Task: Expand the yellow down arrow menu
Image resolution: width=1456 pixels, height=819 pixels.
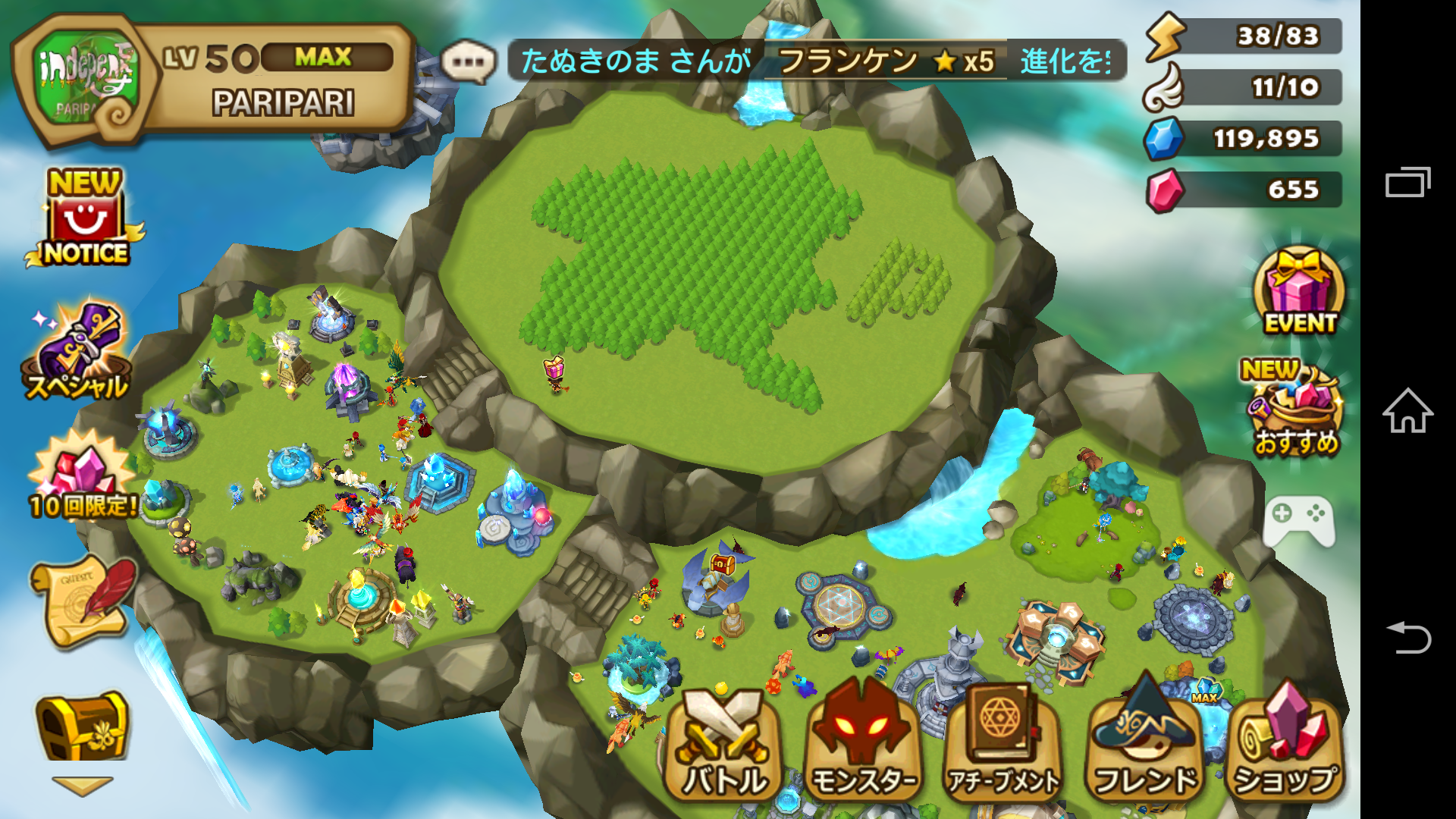Action: [x=82, y=786]
